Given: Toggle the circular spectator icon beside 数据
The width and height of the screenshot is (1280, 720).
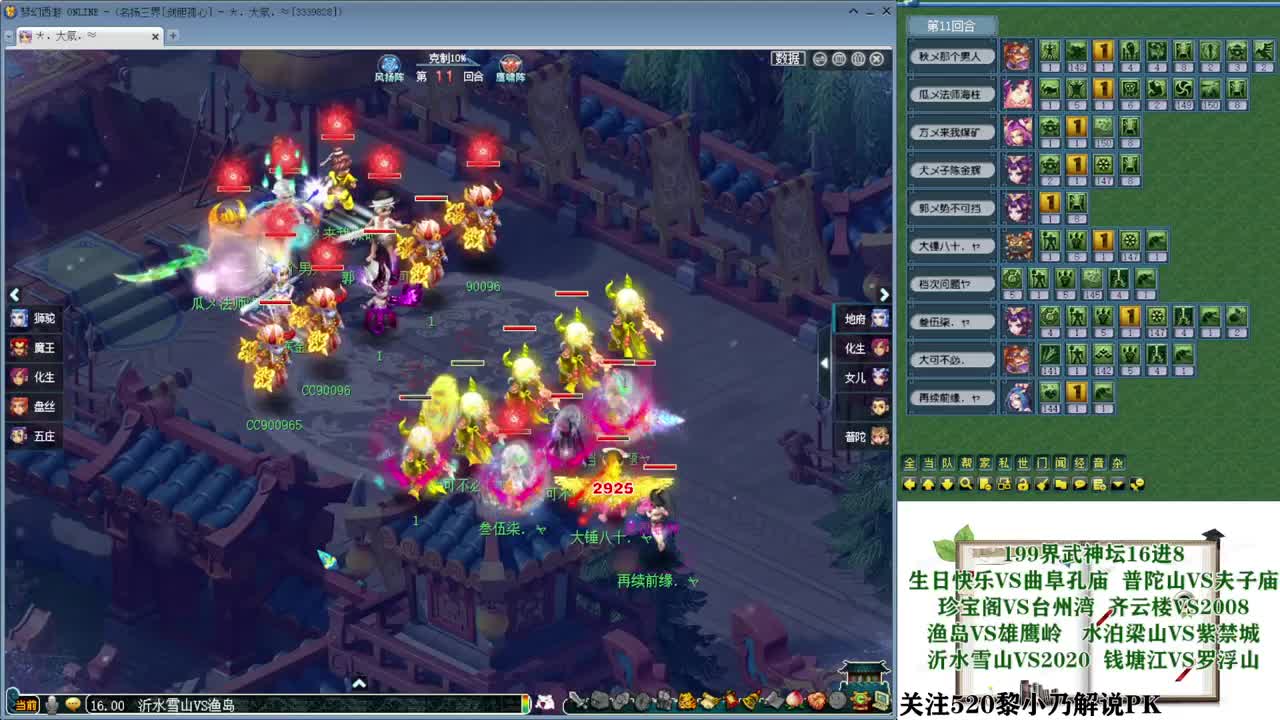Looking at the screenshot, I should tap(819, 58).
